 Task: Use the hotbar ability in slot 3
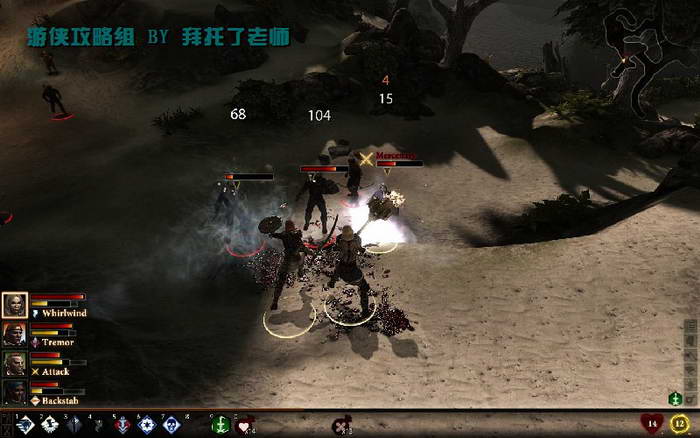point(74,425)
